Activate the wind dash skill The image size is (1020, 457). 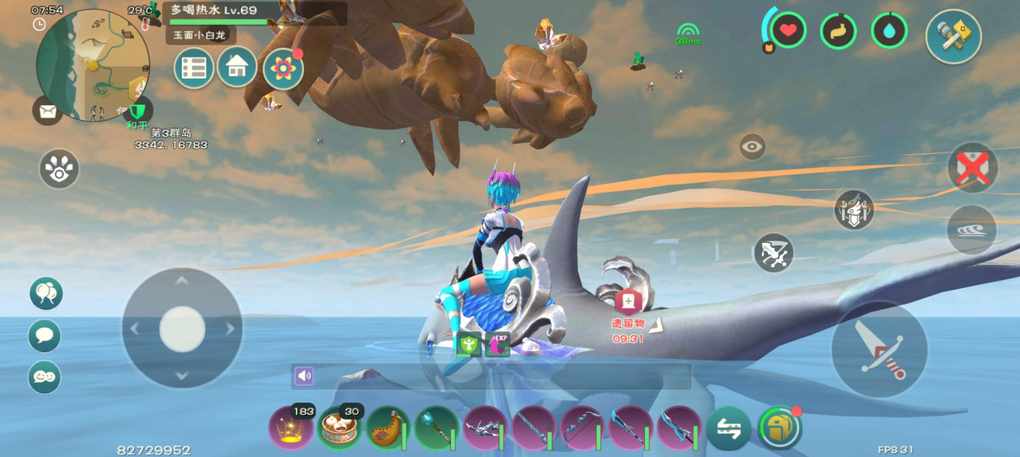tap(971, 229)
